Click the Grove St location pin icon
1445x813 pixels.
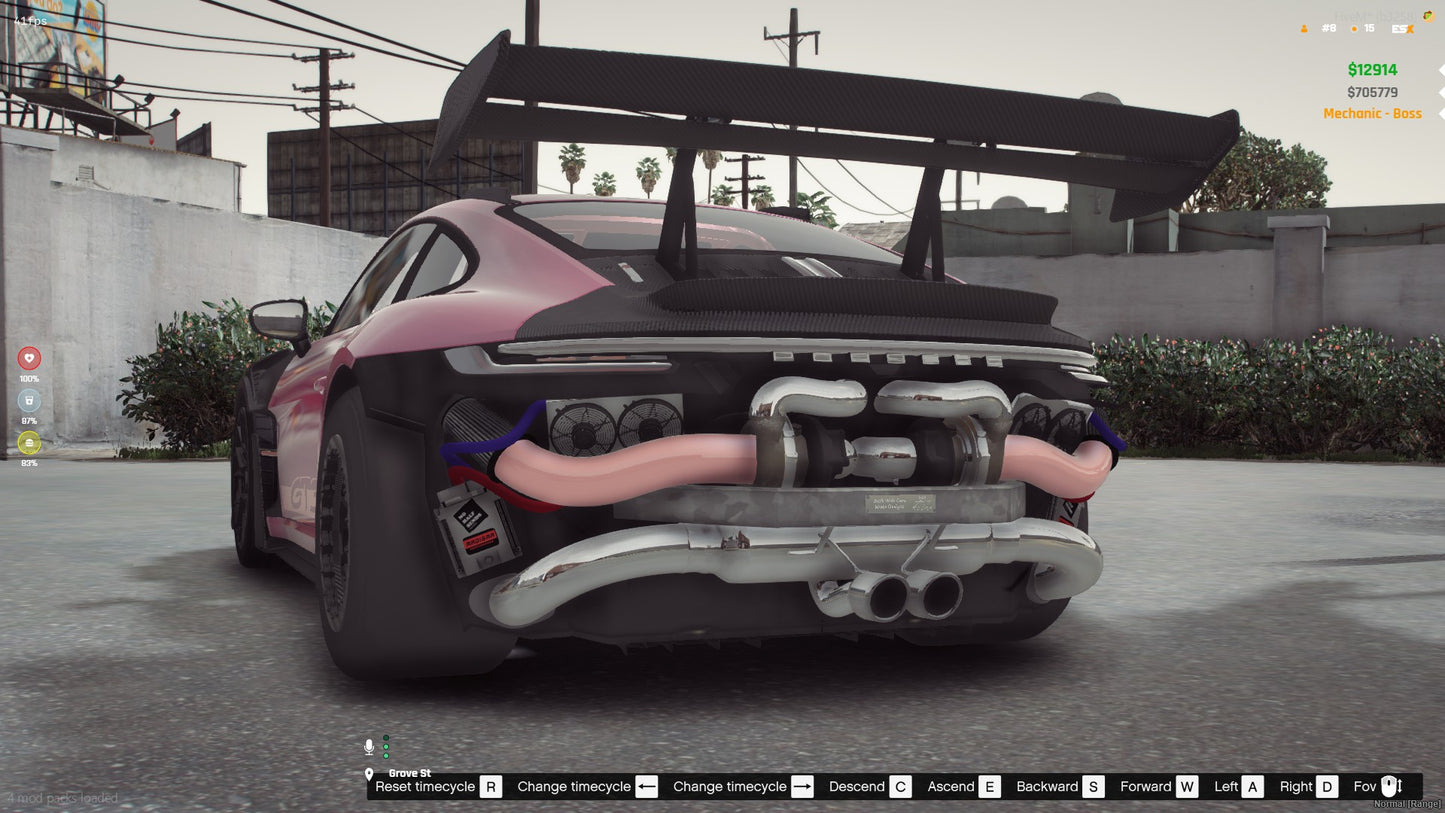369,775
